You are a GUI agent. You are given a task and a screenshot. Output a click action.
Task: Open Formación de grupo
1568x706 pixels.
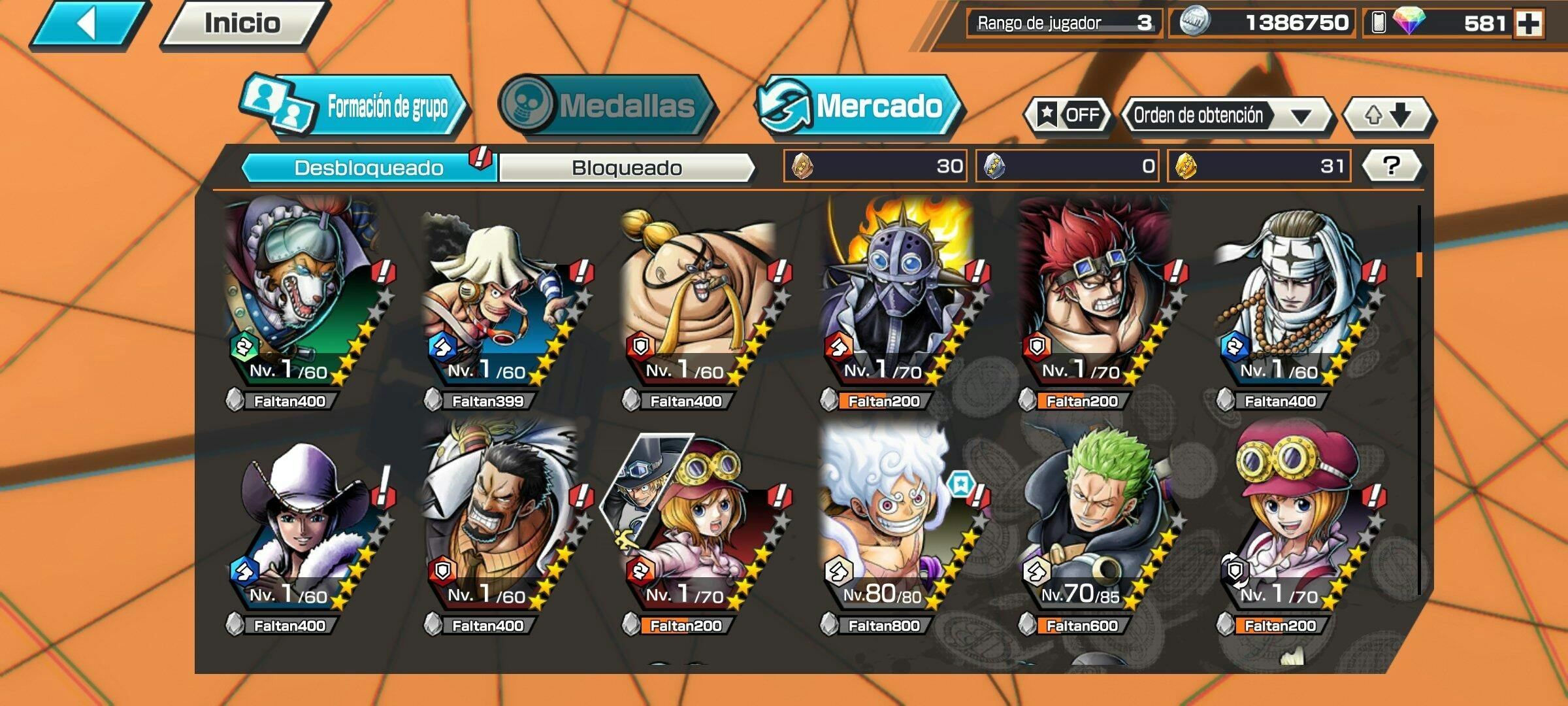356,106
